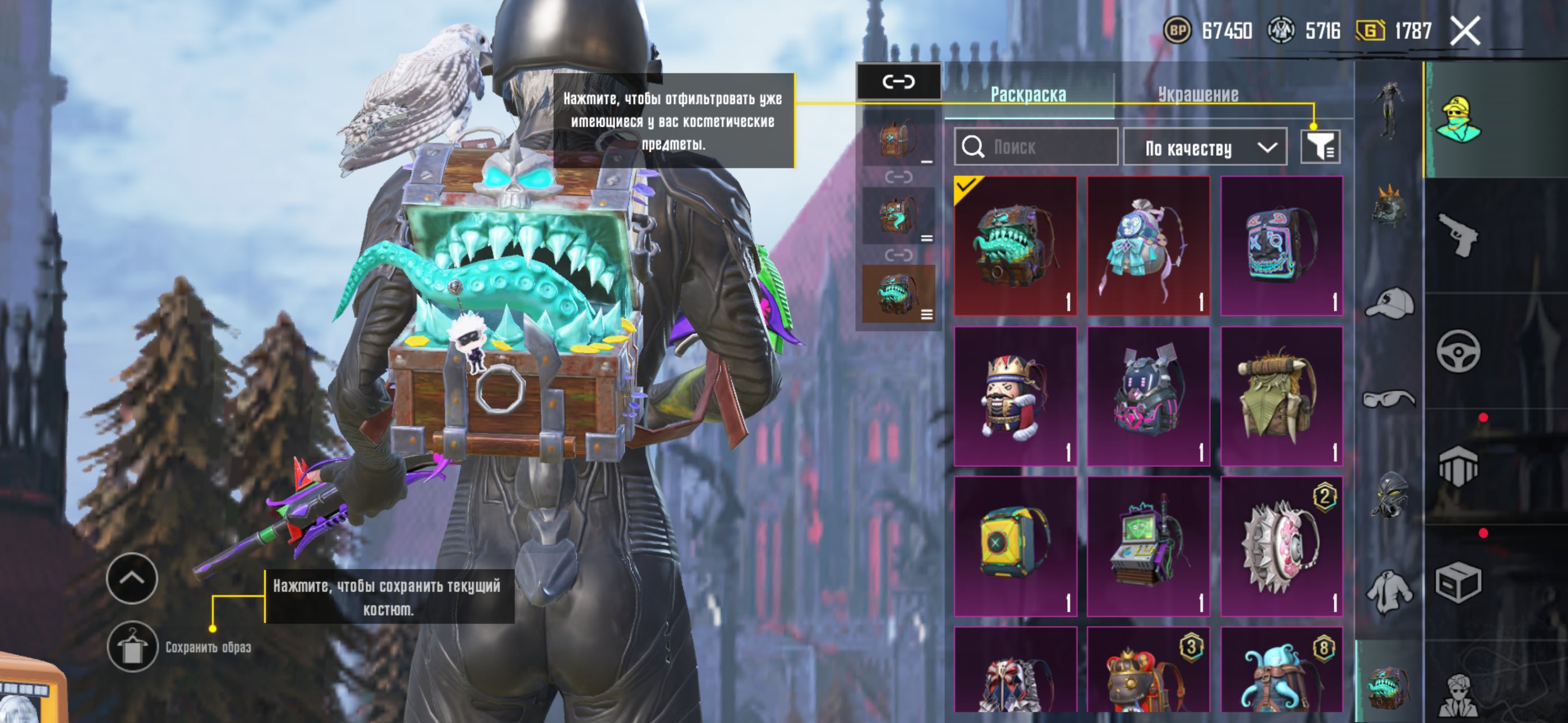Image resolution: width=1568 pixels, height=723 pixels.
Task: Toggle the owned-items filter funnel icon
Action: pyautogui.click(x=1320, y=147)
